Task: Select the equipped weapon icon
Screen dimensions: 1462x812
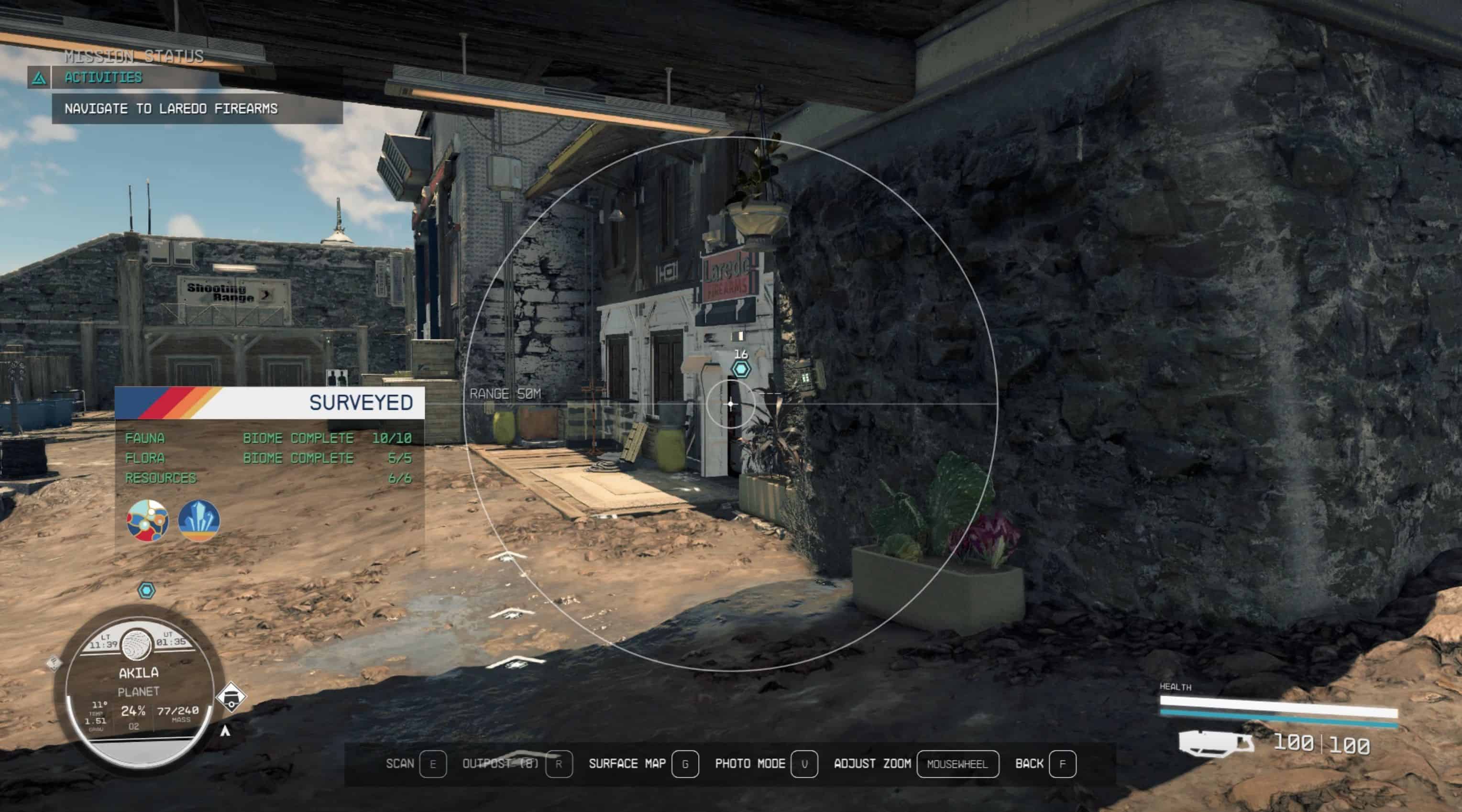Action: tap(1216, 743)
